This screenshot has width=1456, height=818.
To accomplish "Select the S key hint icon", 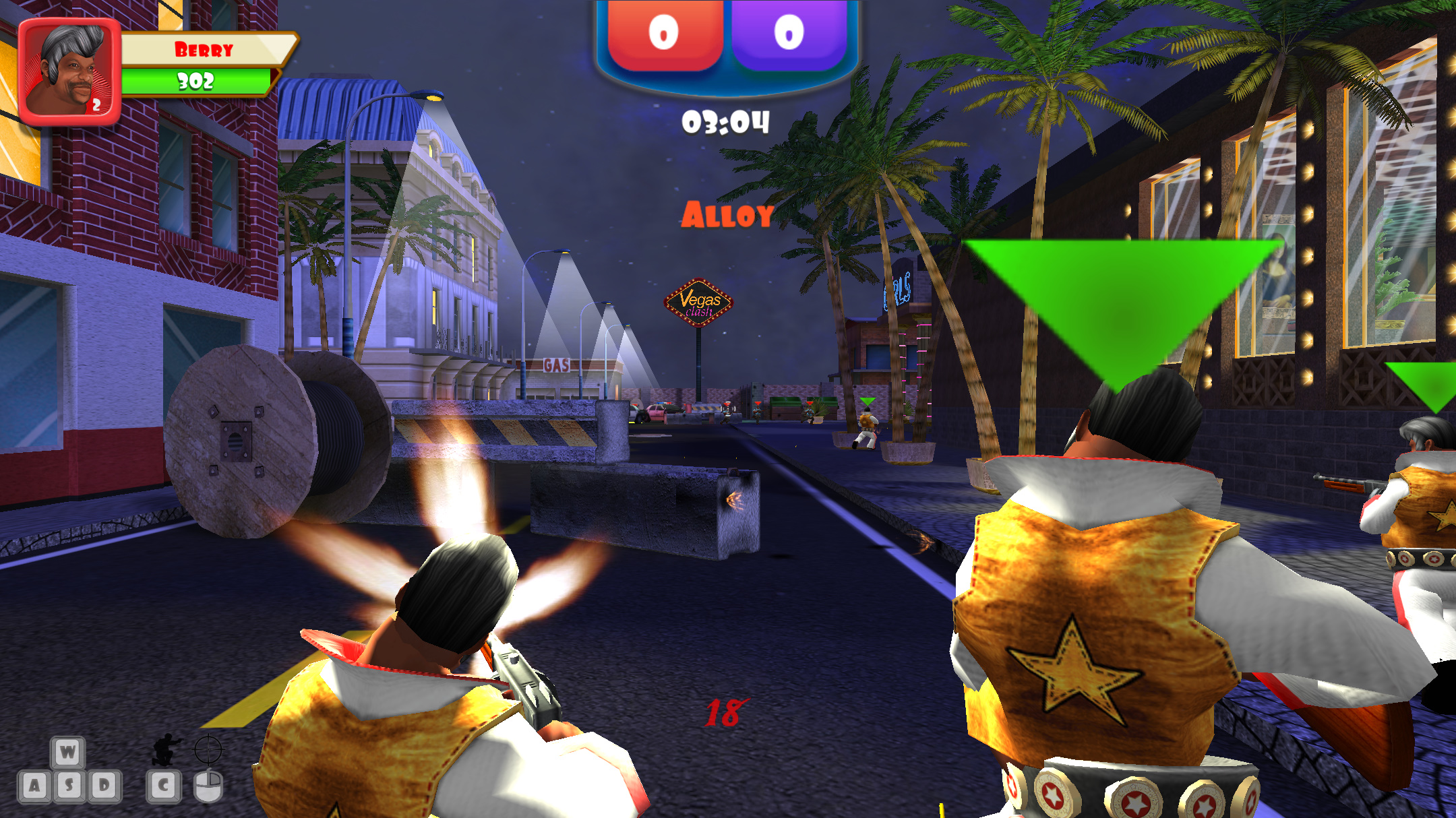I will pos(69,786).
